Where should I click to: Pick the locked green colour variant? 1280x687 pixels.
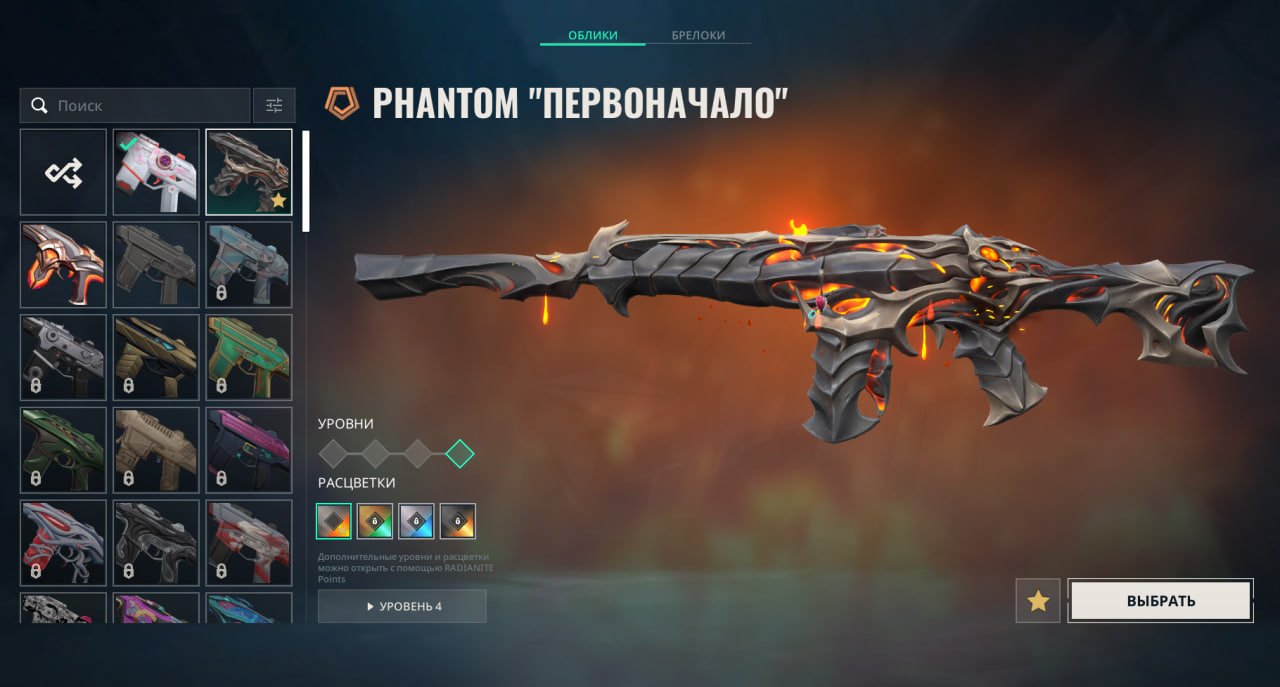click(375, 521)
